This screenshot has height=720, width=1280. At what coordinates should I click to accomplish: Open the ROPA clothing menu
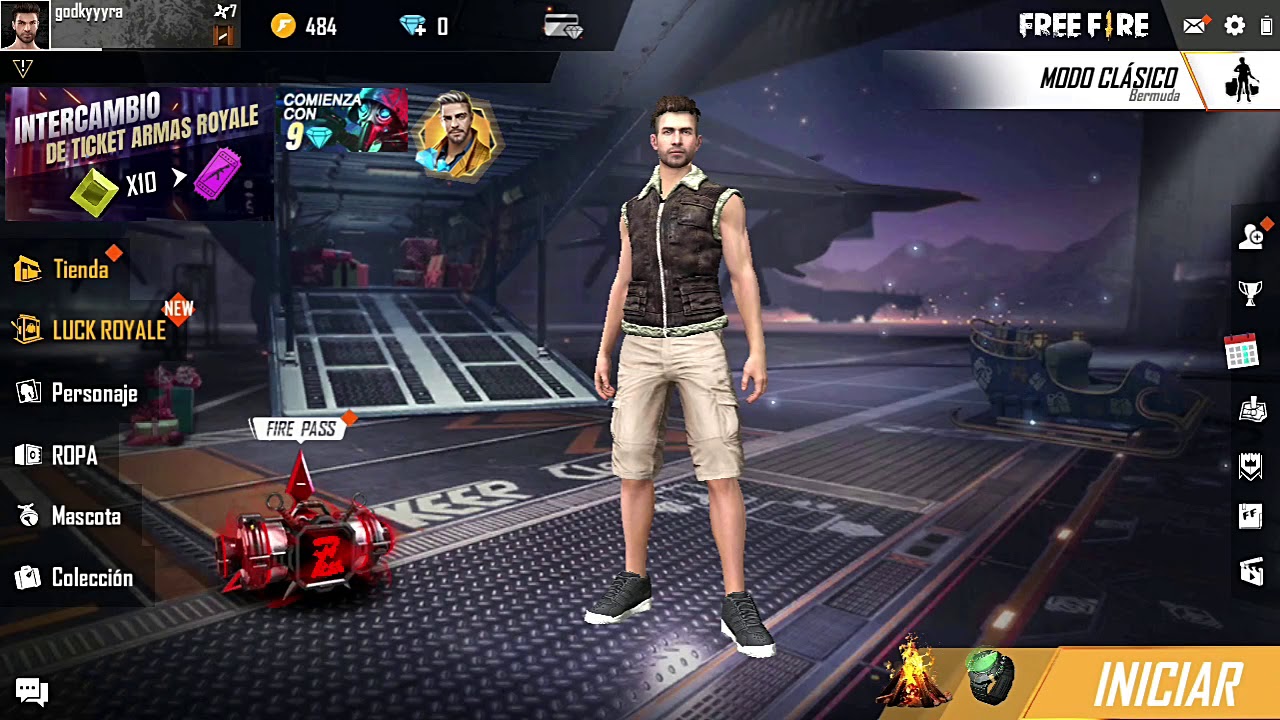click(x=58, y=456)
